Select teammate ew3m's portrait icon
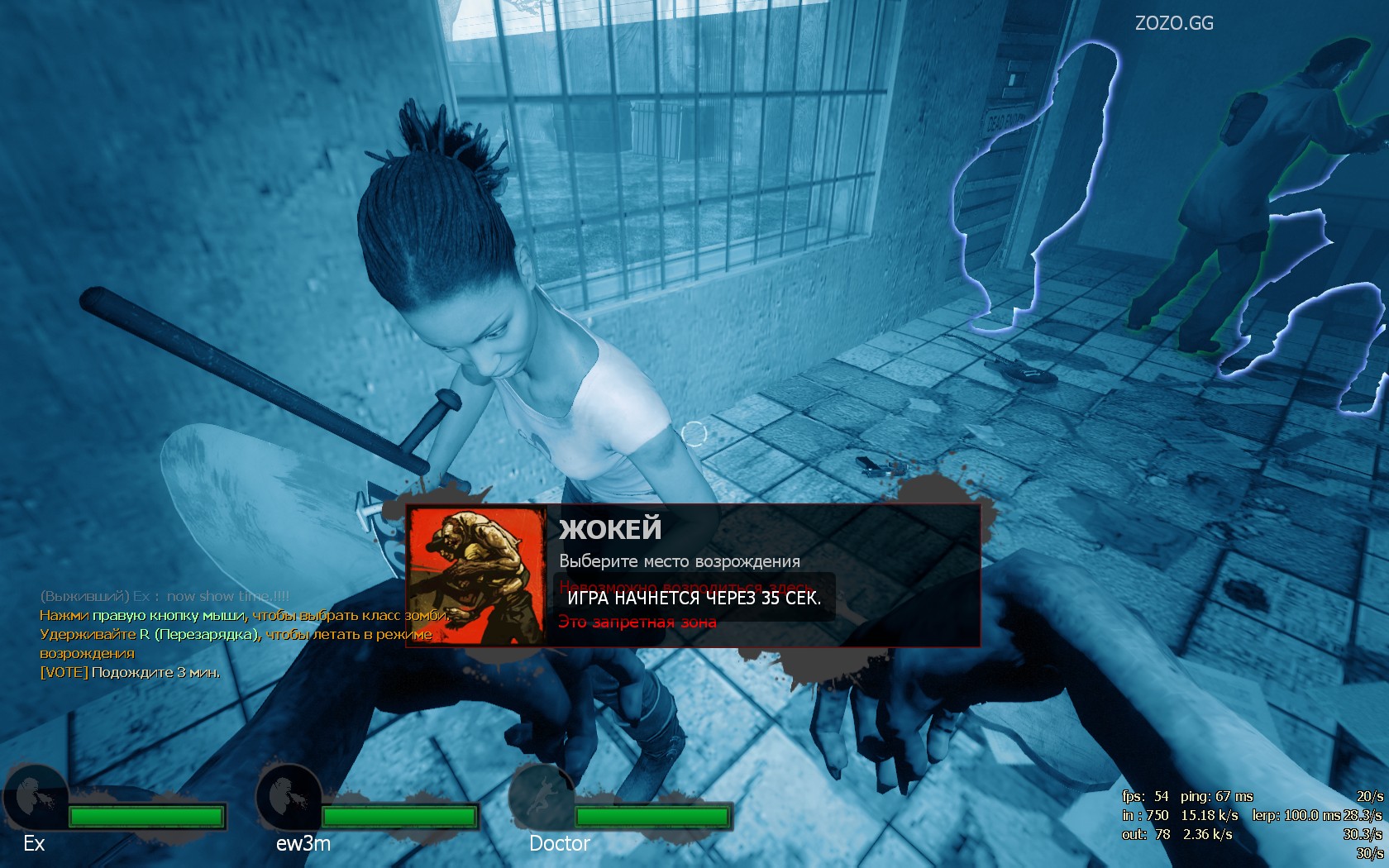Viewport: 1389px width, 868px height. (289, 799)
